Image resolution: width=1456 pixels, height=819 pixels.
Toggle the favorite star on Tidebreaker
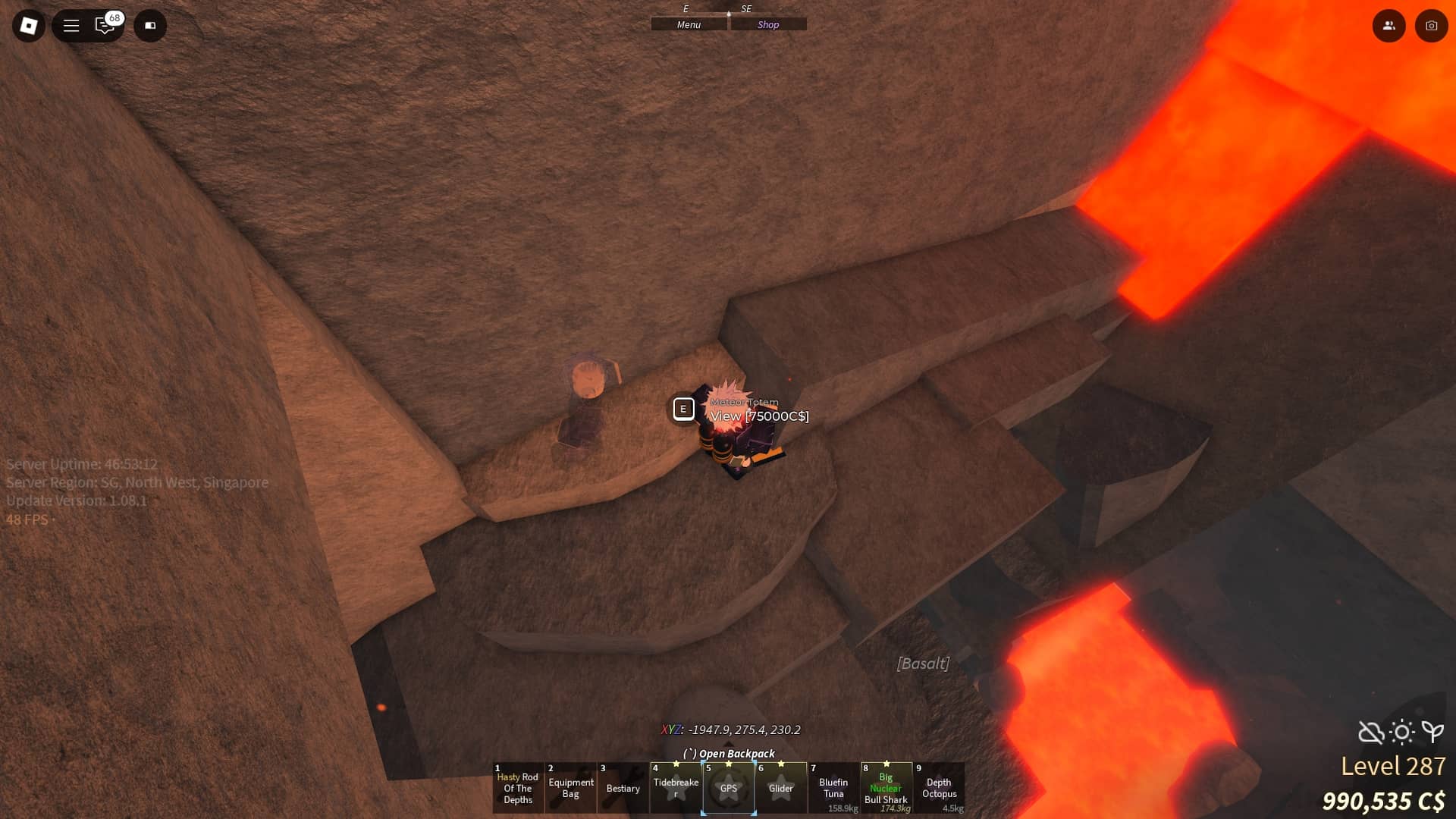click(676, 764)
